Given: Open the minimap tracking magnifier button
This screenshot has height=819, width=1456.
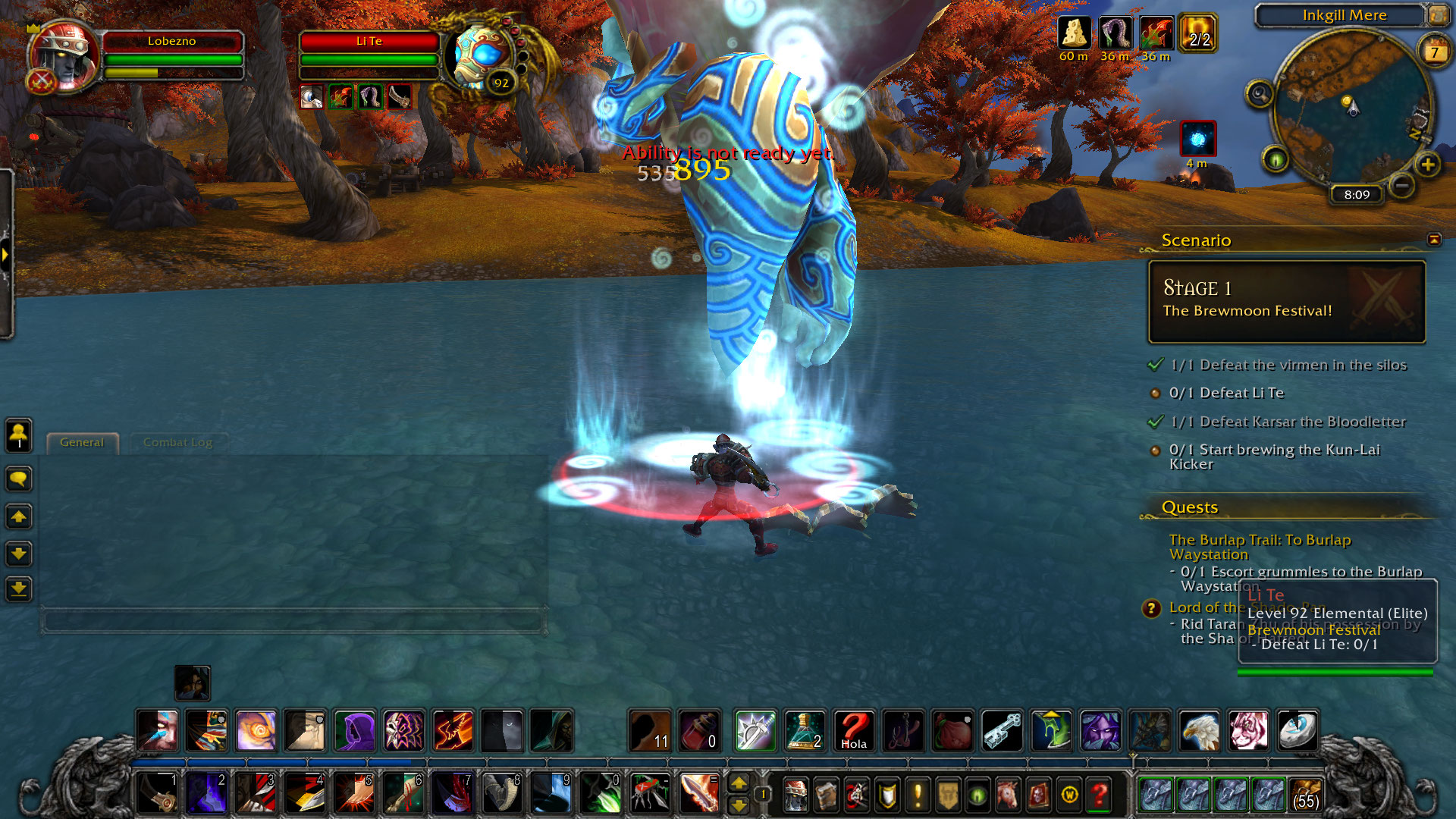Looking at the screenshot, I should (1260, 94).
